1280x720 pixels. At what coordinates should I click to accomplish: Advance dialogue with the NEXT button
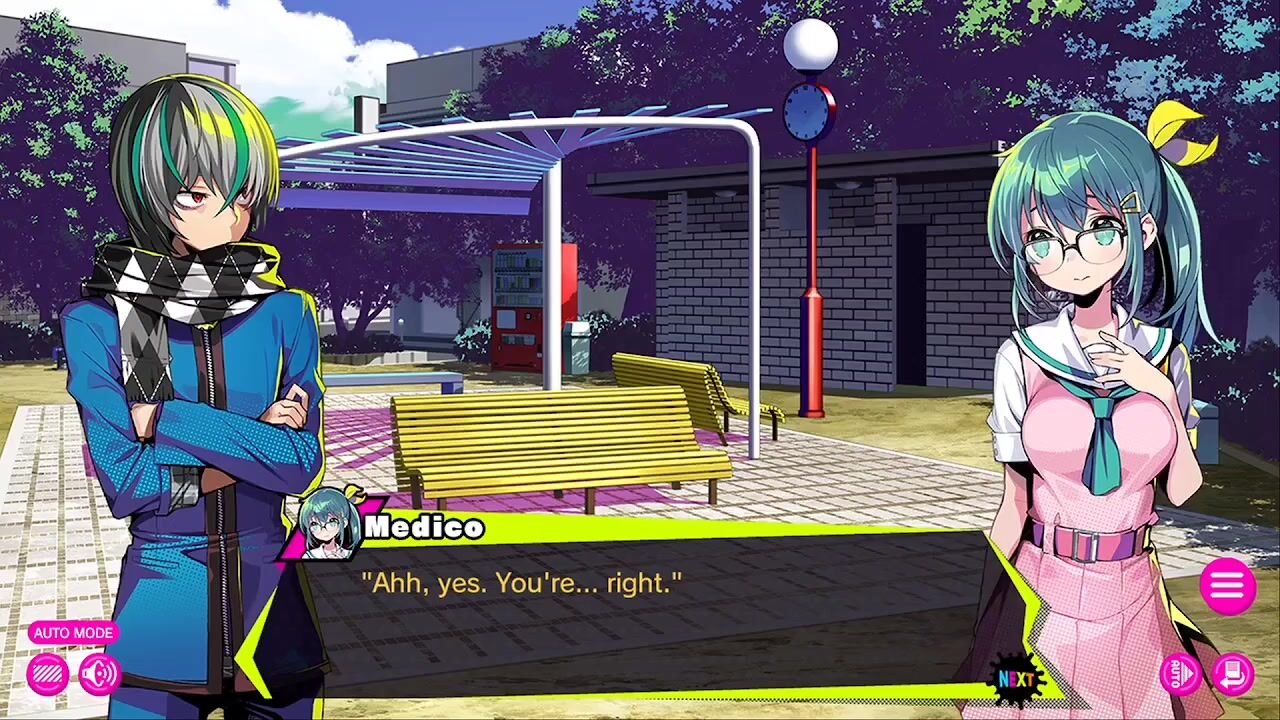pyautogui.click(x=1017, y=680)
